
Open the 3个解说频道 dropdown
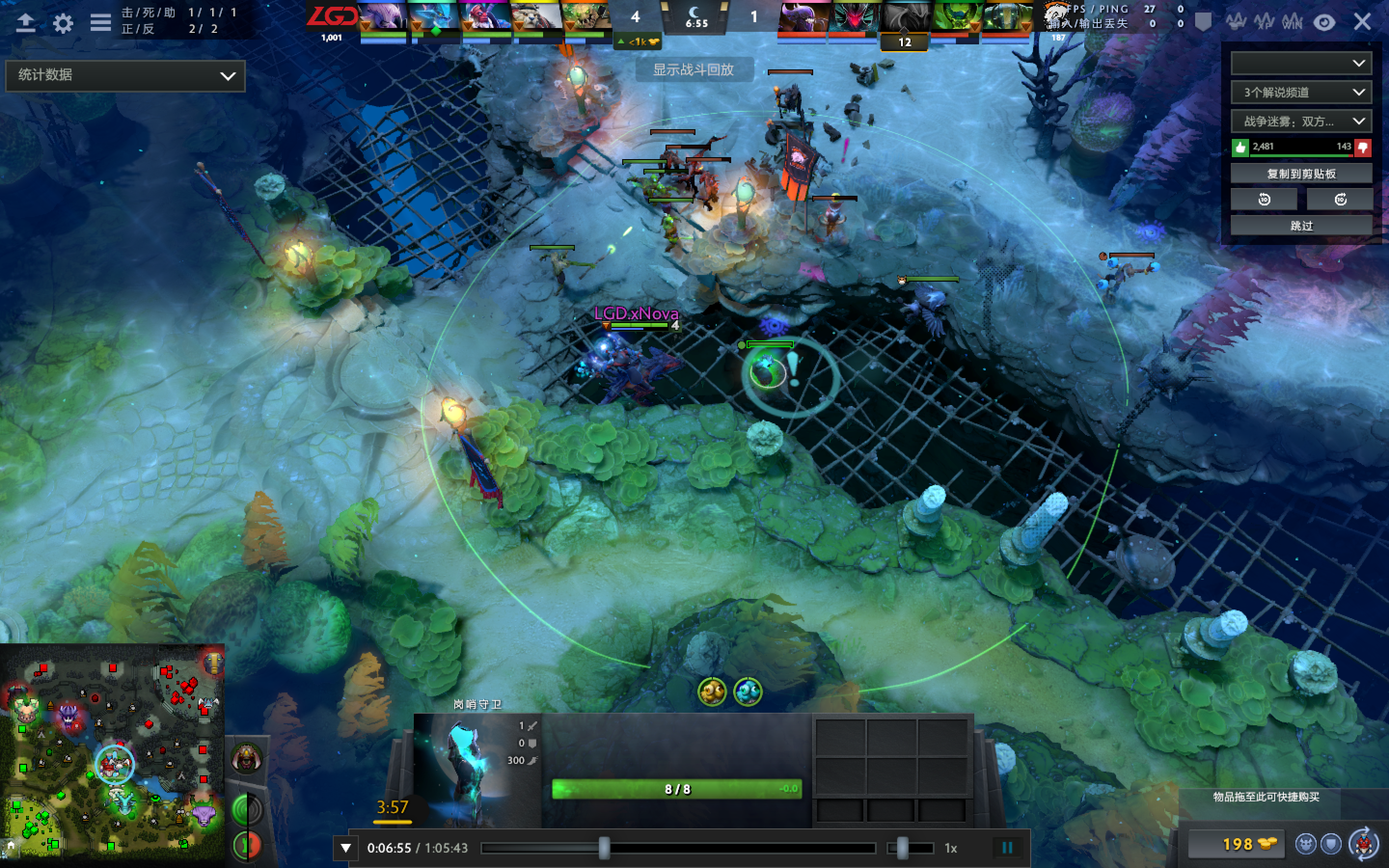pos(1301,92)
